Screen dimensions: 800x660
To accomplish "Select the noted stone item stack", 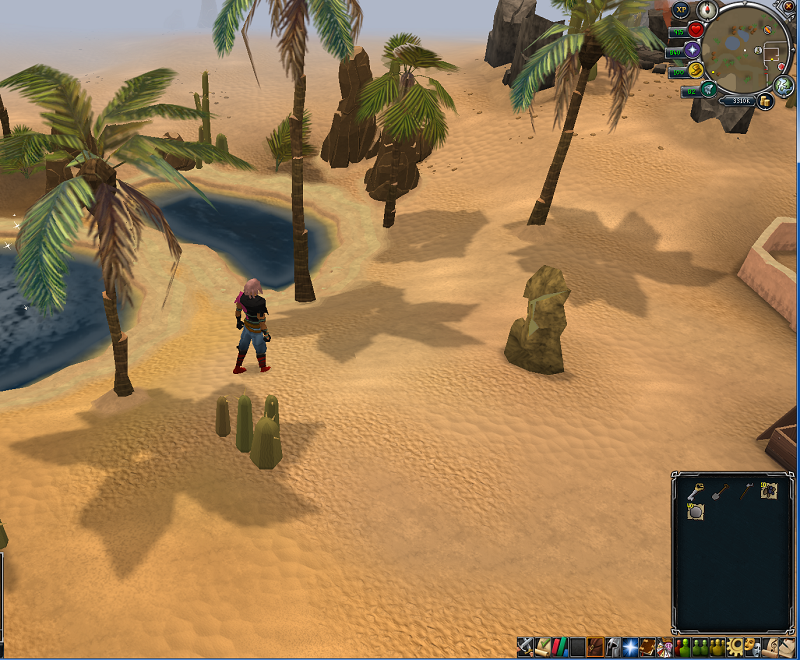I will coord(695,511).
